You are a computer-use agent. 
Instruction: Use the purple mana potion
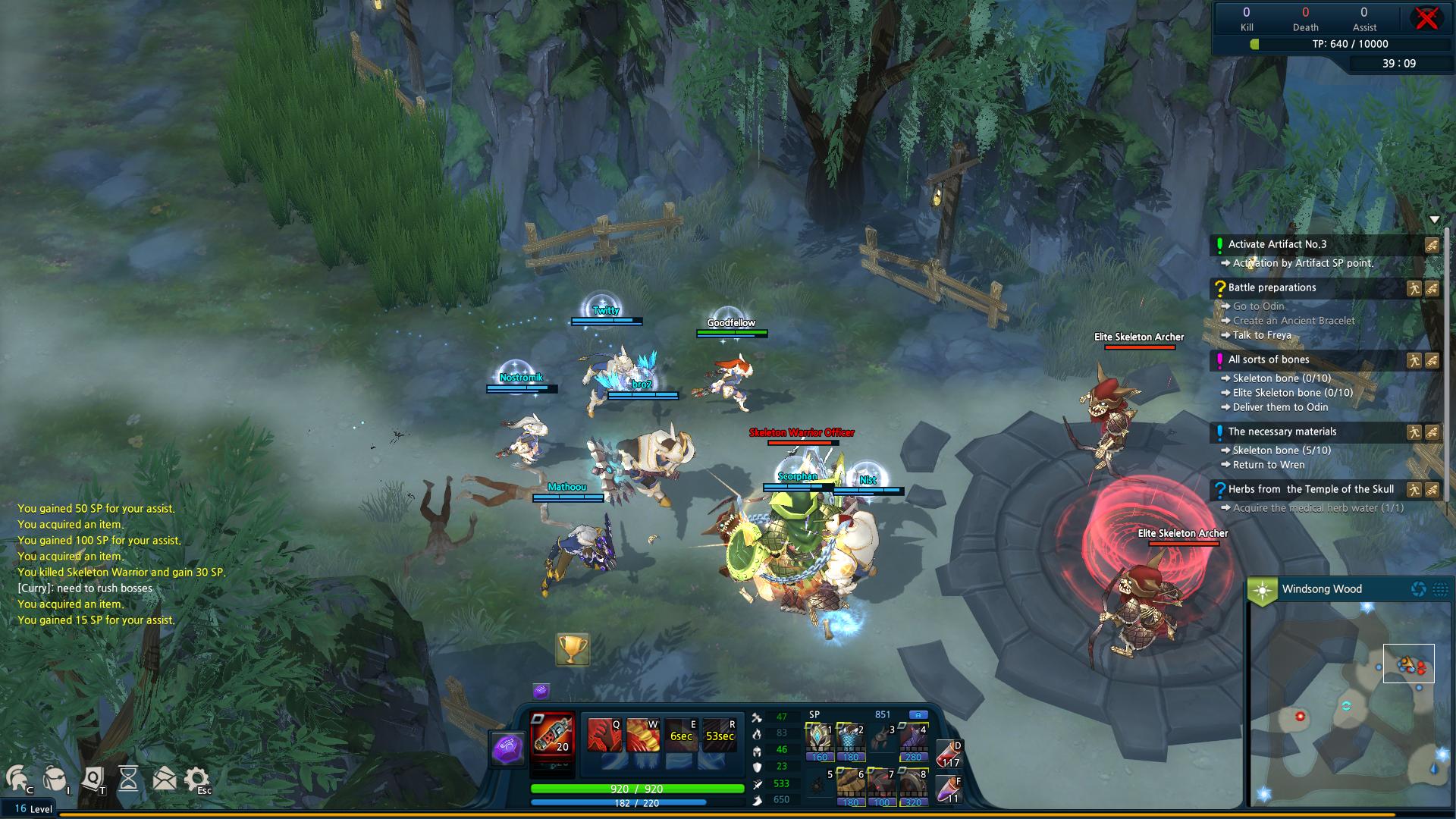click(949, 790)
